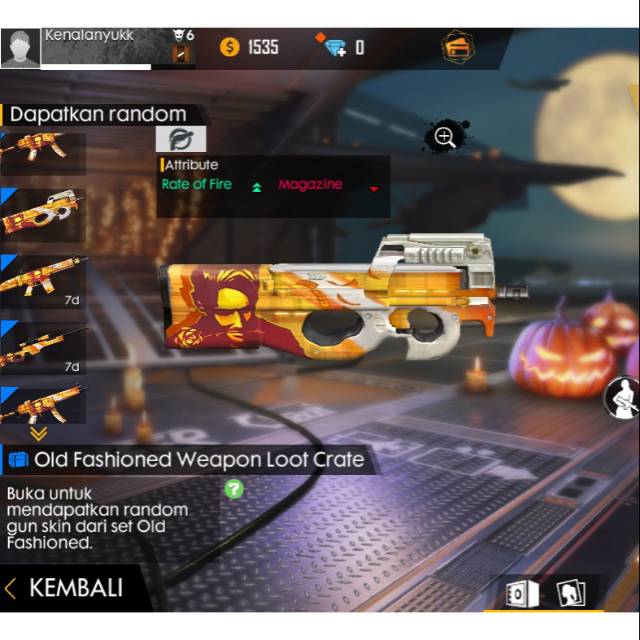Zoom the weapon with the magnifier icon
This screenshot has width=640, height=640.
click(x=445, y=137)
